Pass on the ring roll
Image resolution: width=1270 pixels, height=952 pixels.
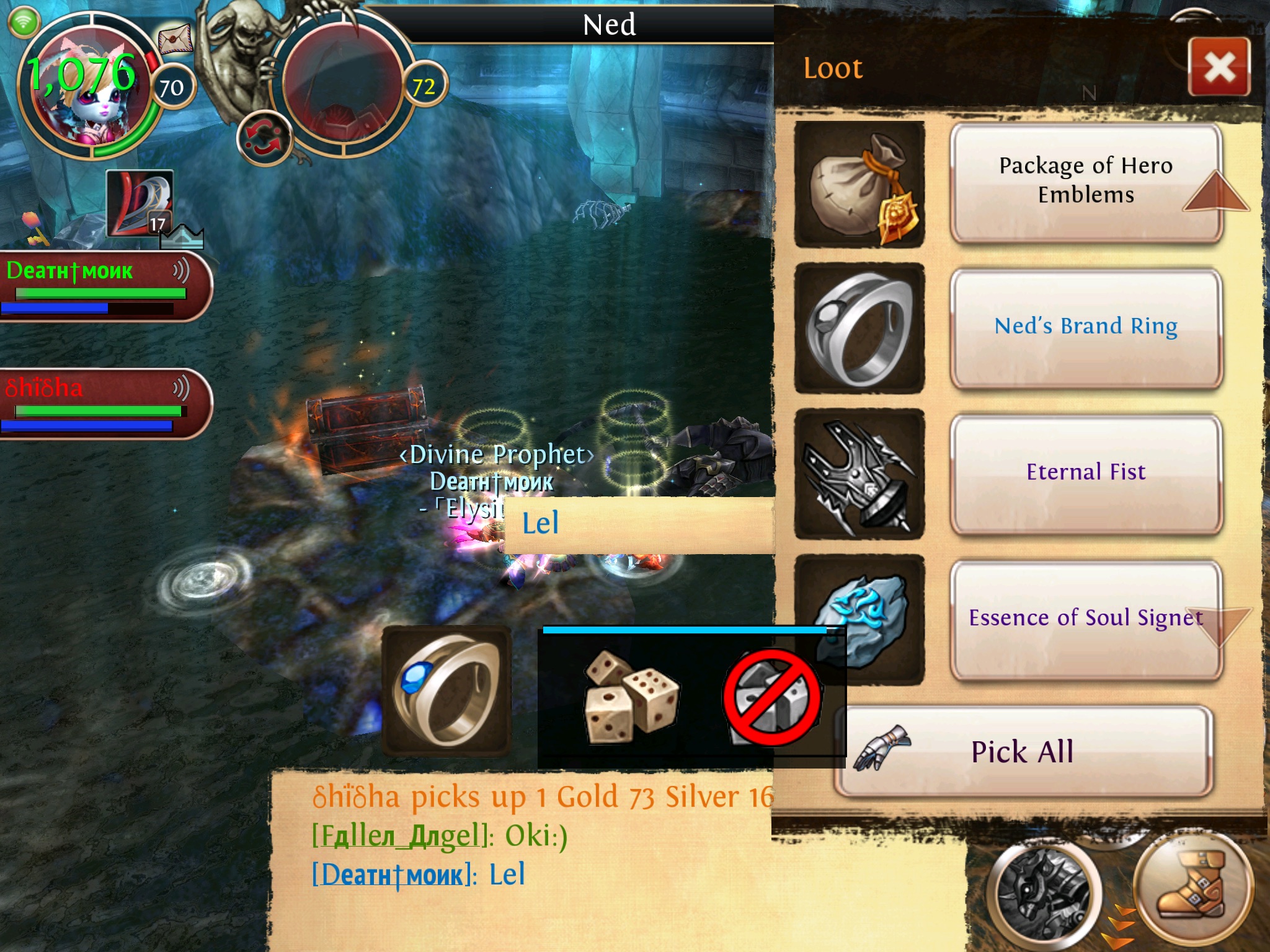pos(773,697)
